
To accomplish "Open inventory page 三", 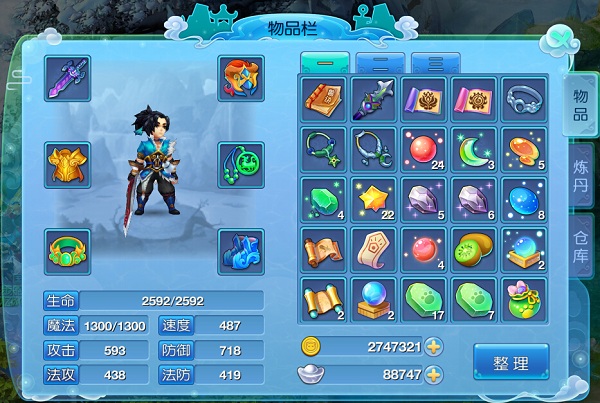I will click(435, 63).
